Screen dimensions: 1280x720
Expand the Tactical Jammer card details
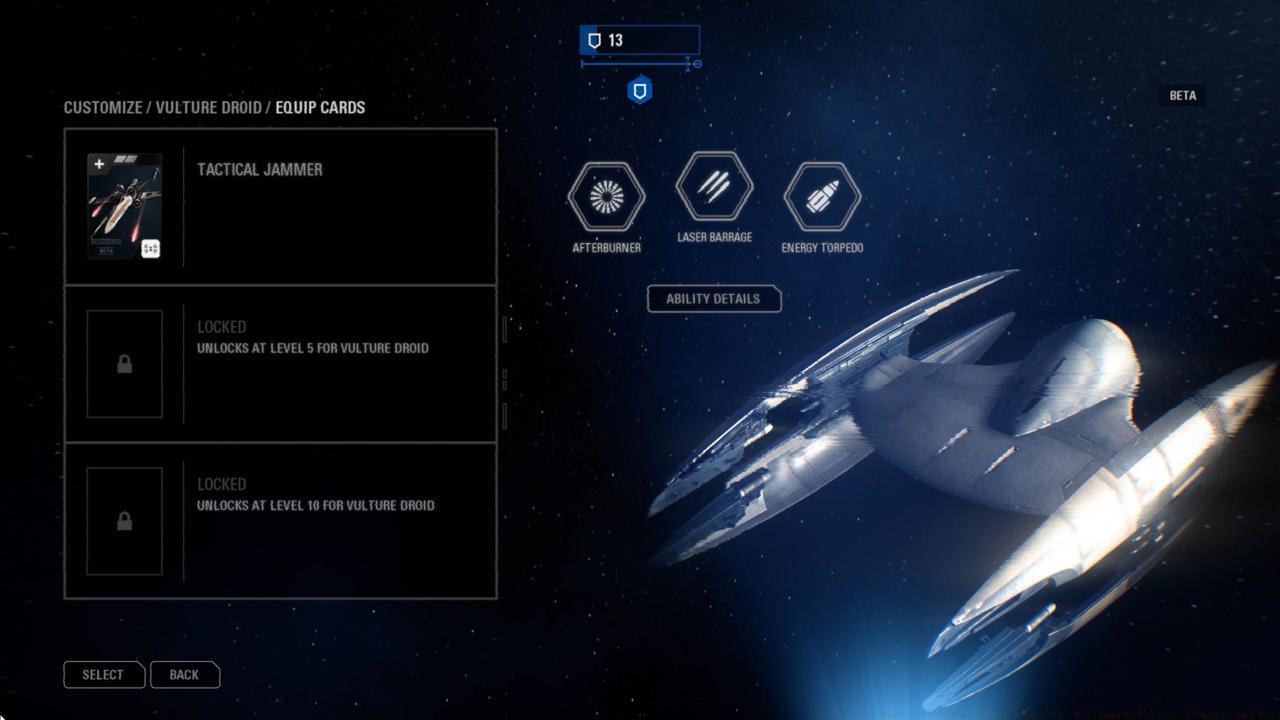click(280, 206)
